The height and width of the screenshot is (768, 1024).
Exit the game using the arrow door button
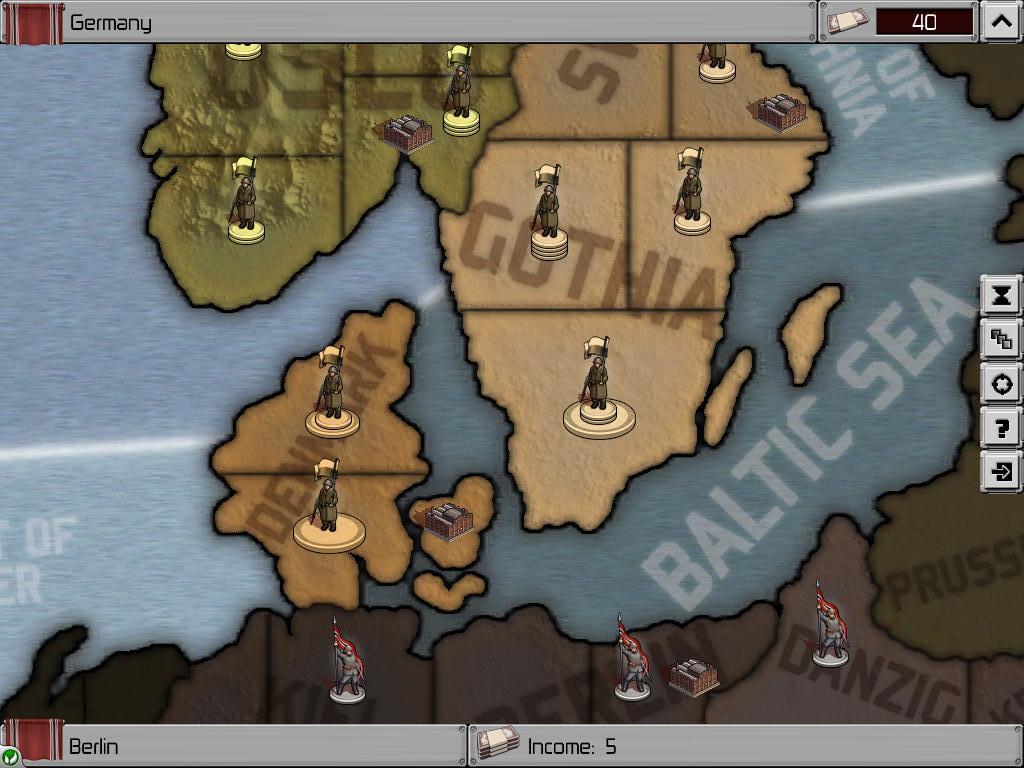[x=1001, y=472]
